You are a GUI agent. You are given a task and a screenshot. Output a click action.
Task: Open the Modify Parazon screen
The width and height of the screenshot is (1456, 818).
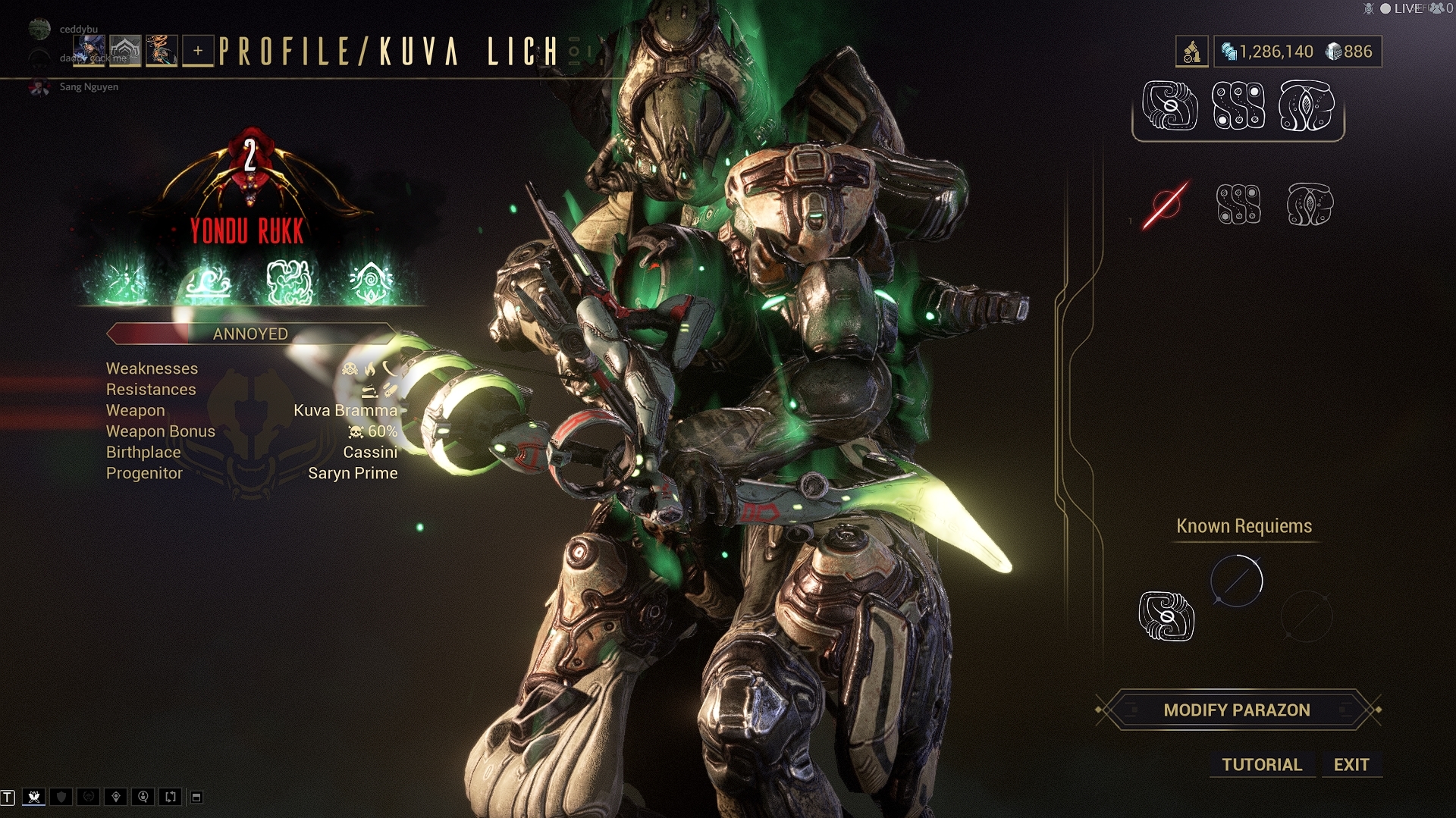(1237, 710)
